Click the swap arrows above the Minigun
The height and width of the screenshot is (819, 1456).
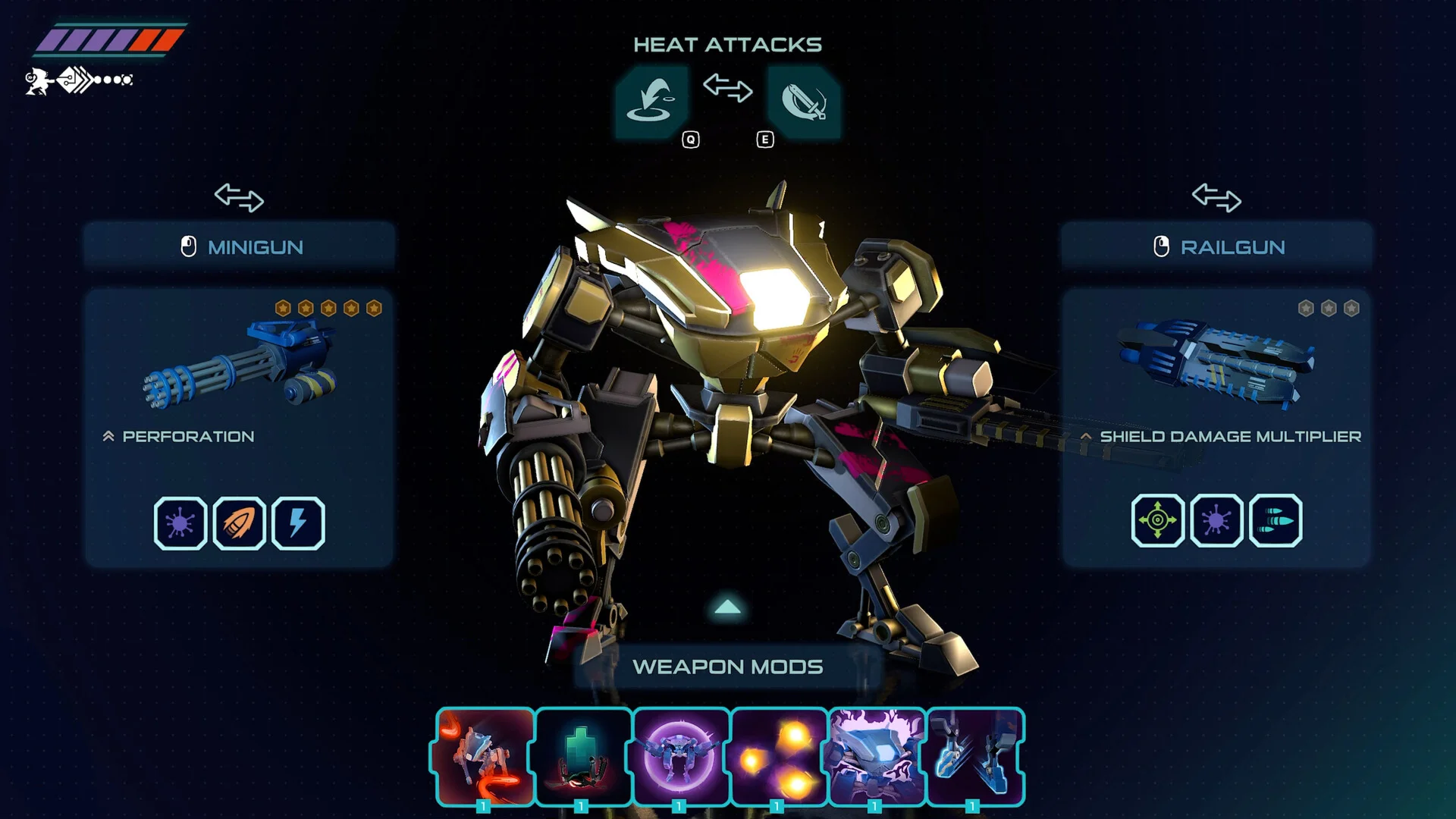[239, 197]
